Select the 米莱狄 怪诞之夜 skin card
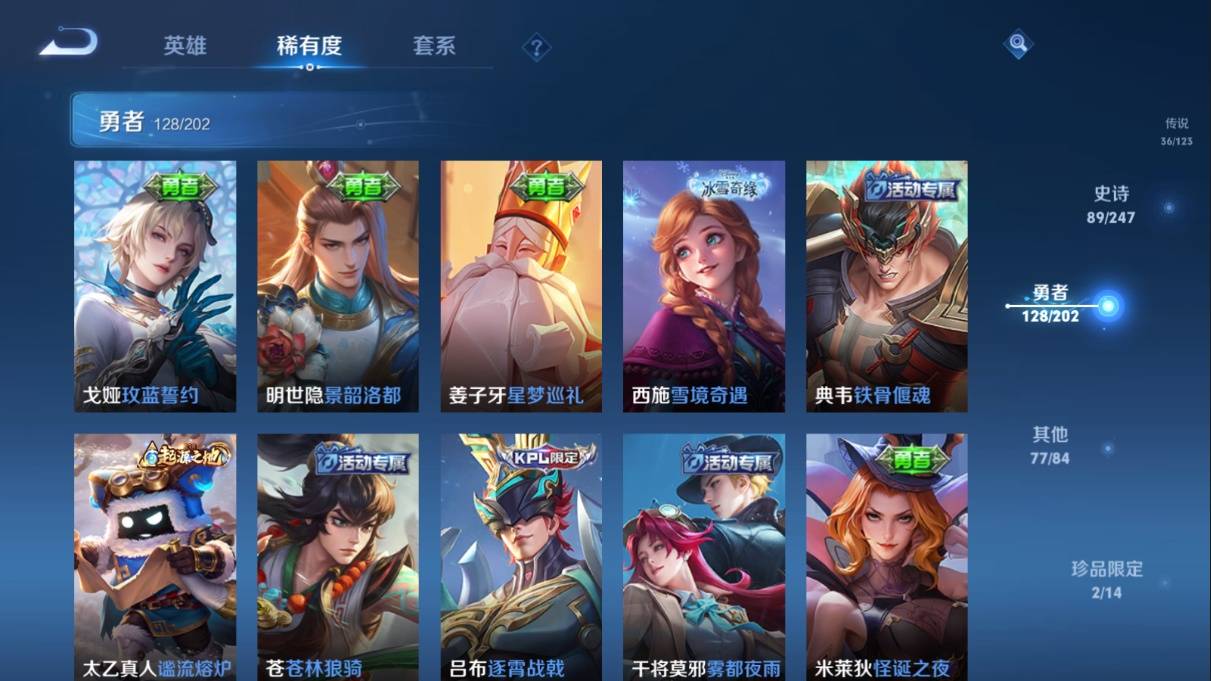 tap(887, 556)
